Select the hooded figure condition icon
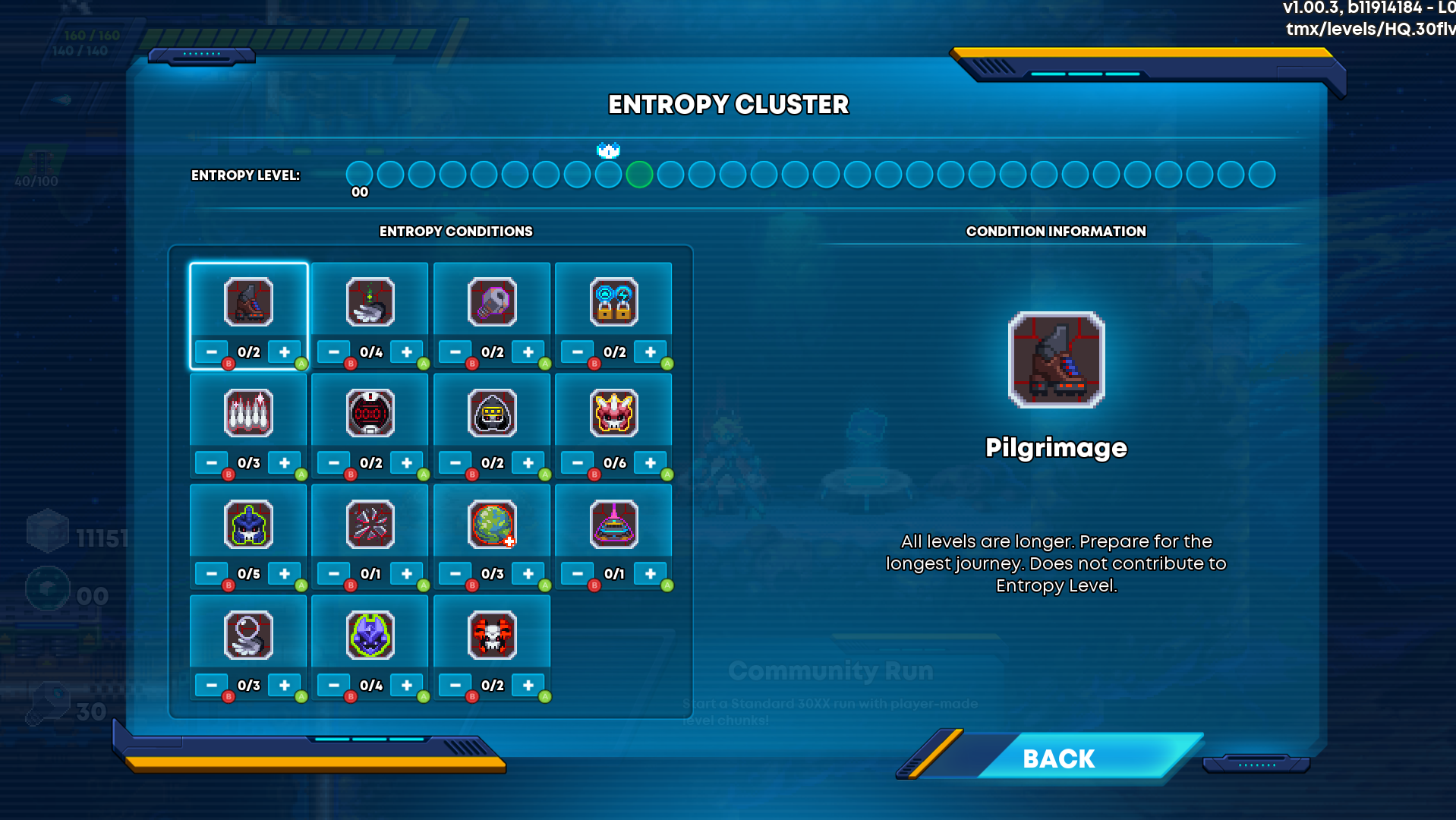The width and height of the screenshot is (1456, 820). (492, 413)
